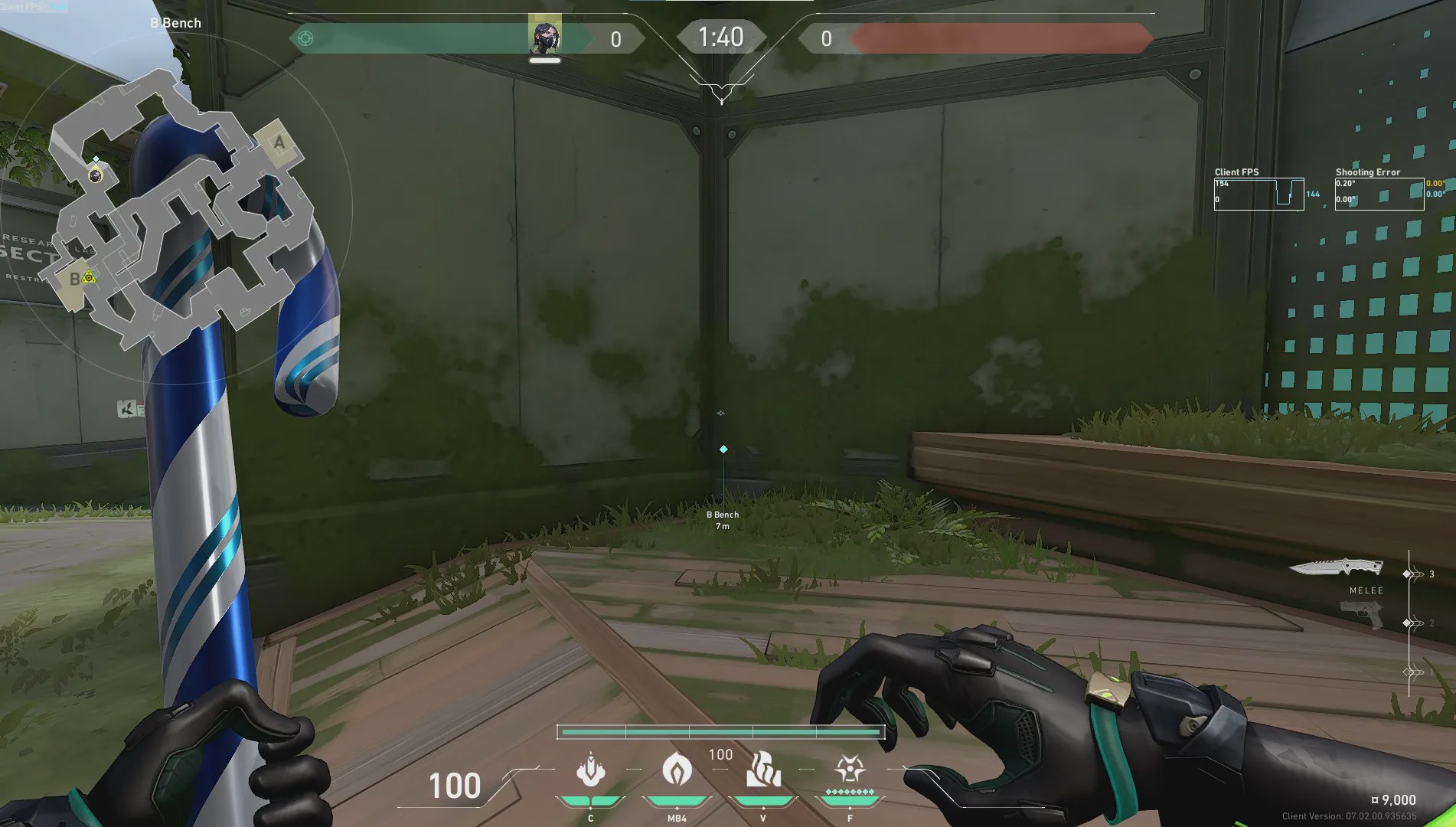Open the Shooting Error graph
Screen dimensions: 1456x827
(1379, 194)
